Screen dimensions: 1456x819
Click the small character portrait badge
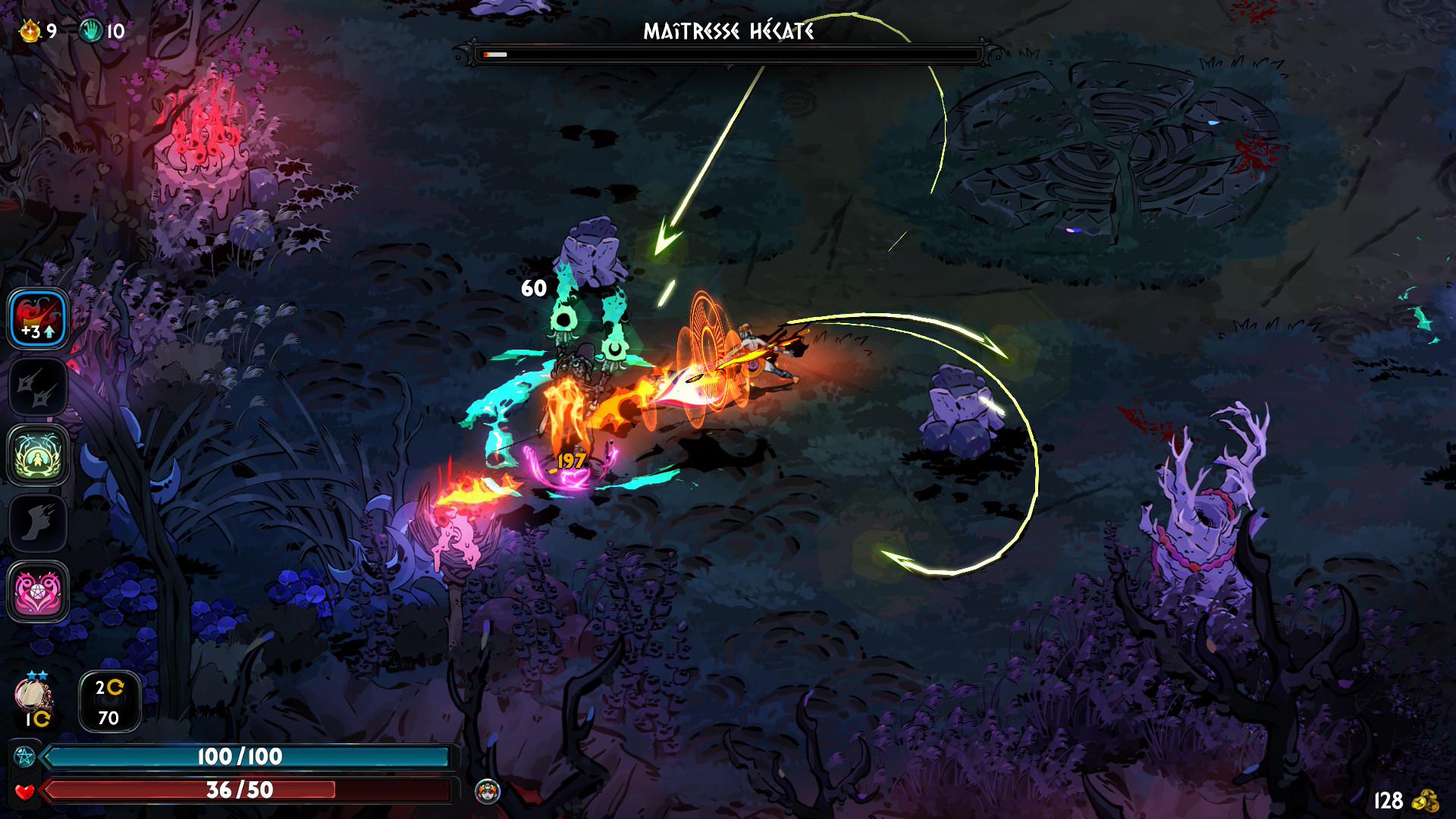pos(488,791)
